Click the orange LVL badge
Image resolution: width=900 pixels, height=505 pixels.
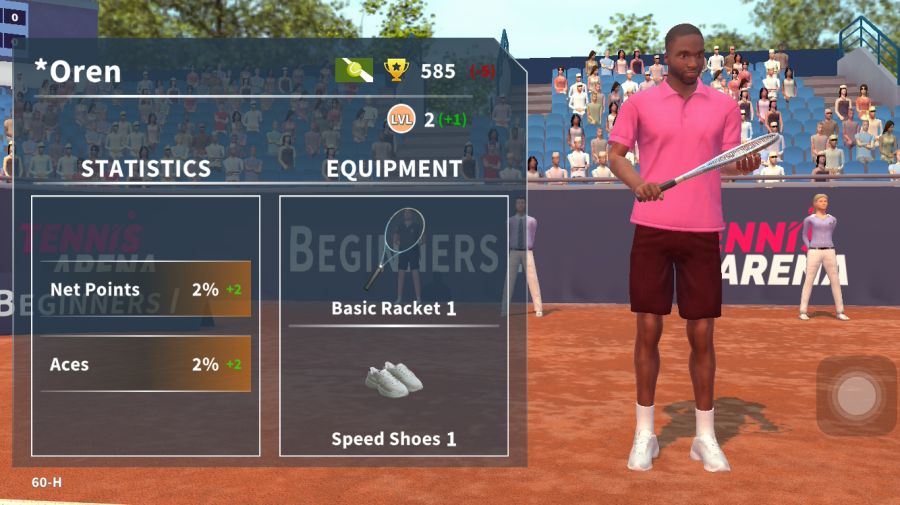click(401, 120)
